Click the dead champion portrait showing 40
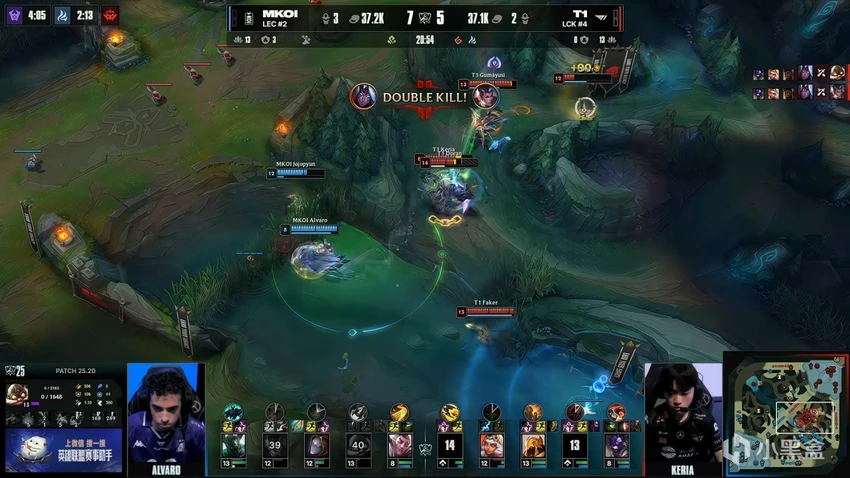The height and width of the screenshot is (478, 850). point(358,444)
